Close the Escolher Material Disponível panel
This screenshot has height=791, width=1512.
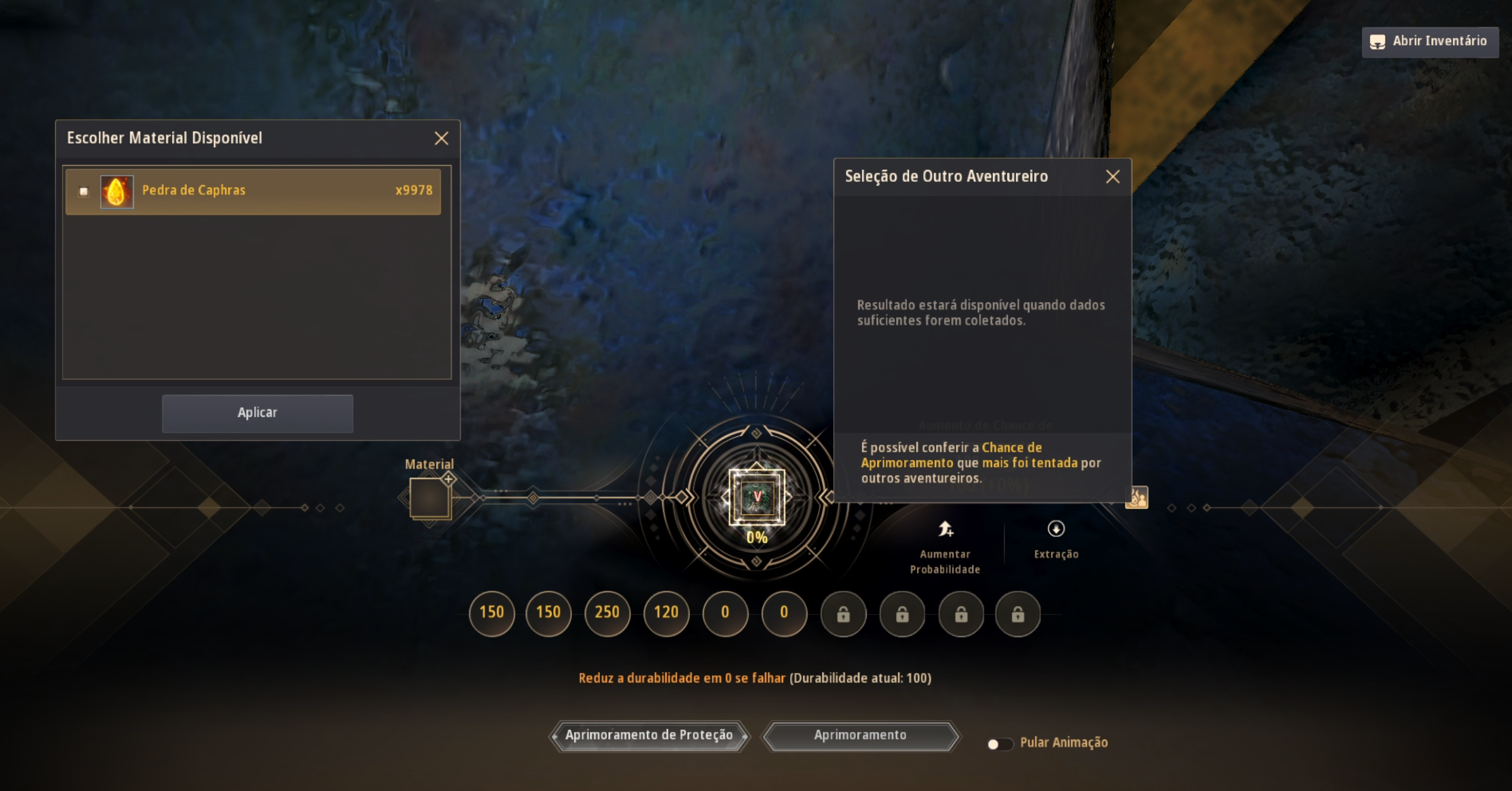441,138
